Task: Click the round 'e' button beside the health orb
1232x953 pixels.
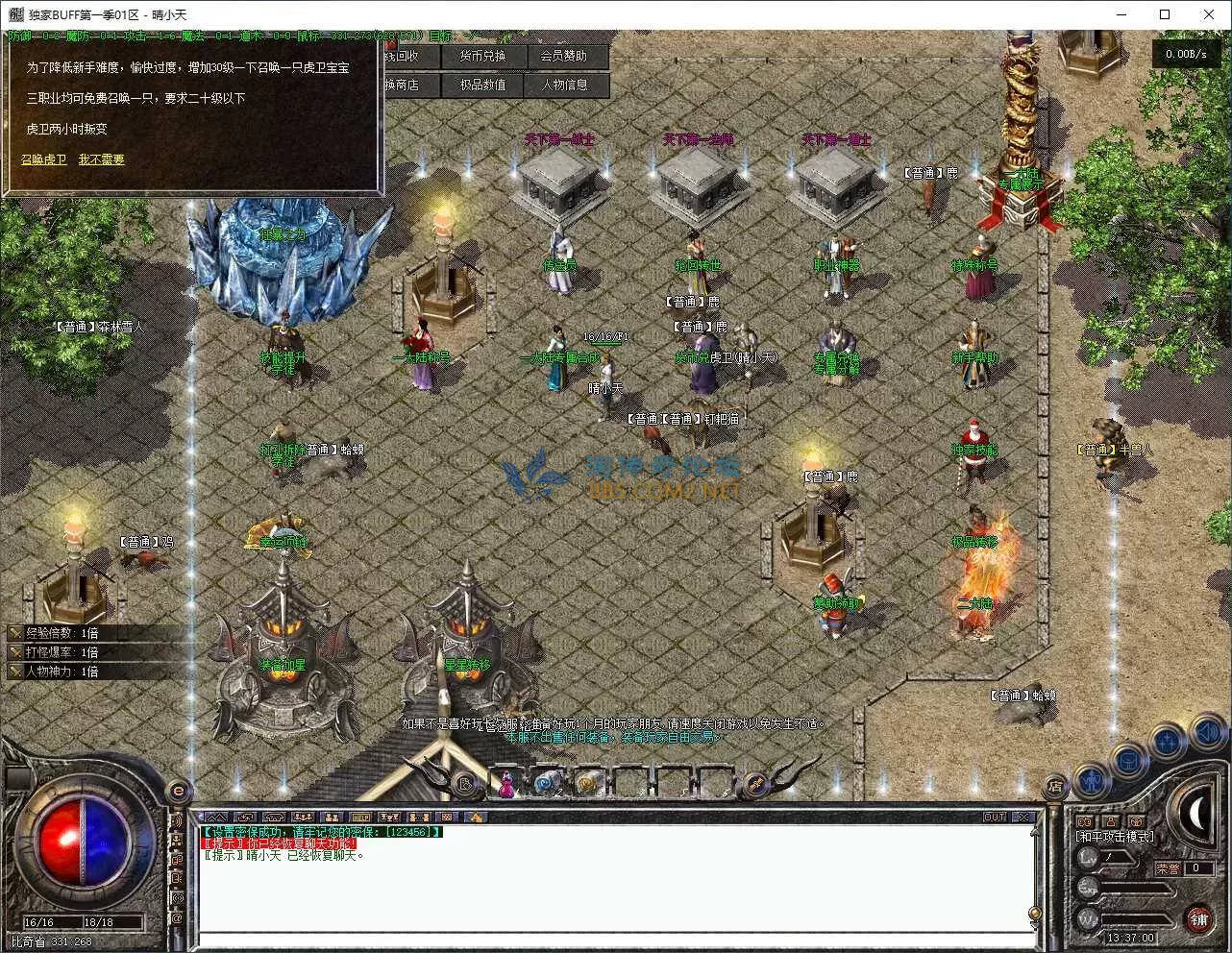Action: 178,792
